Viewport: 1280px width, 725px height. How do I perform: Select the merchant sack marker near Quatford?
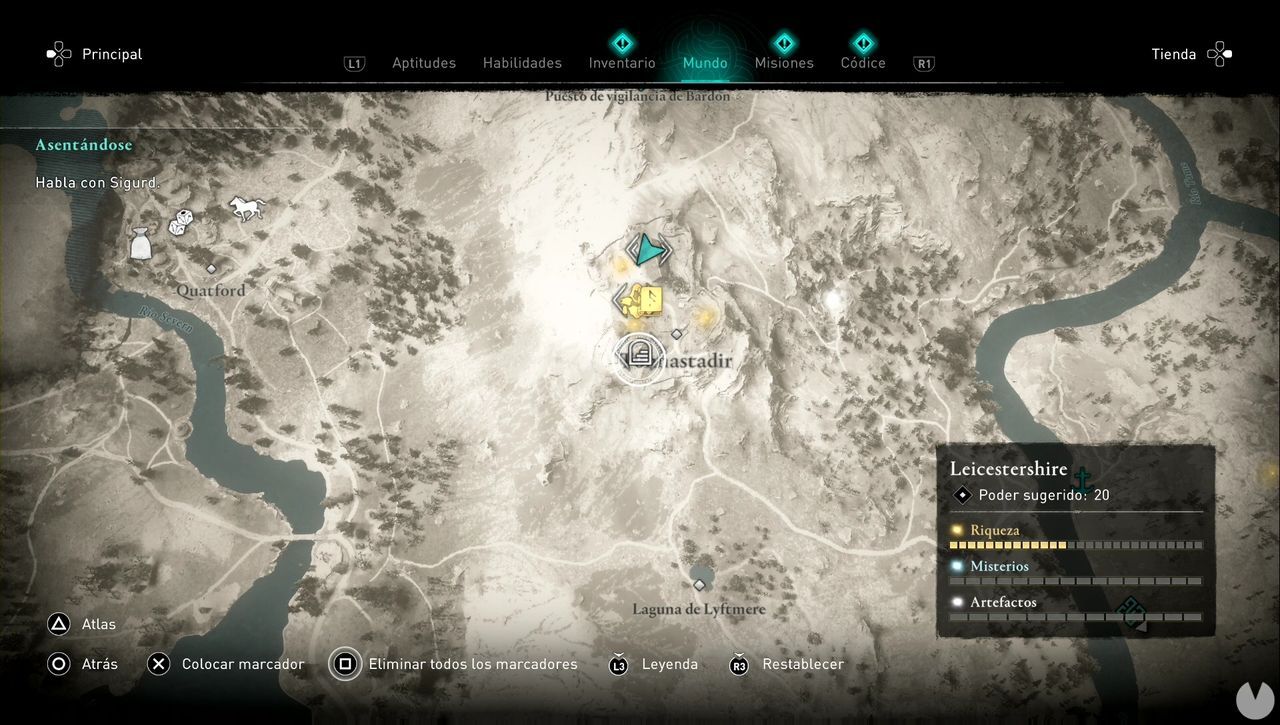coord(141,243)
